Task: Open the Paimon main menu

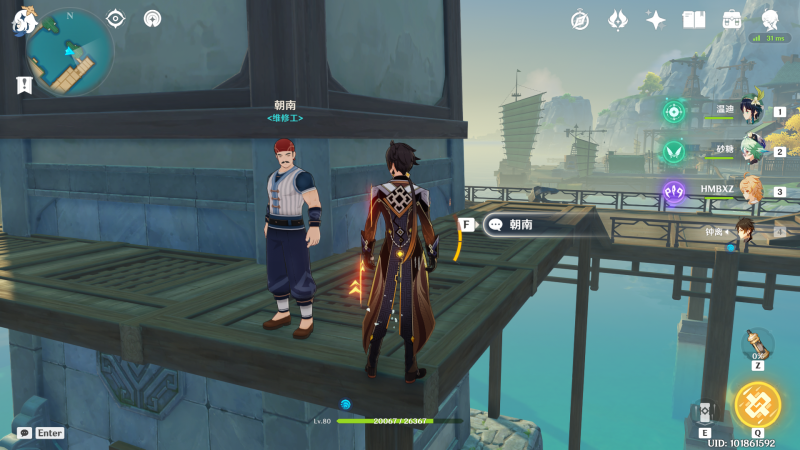Action: (x=20, y=22)
